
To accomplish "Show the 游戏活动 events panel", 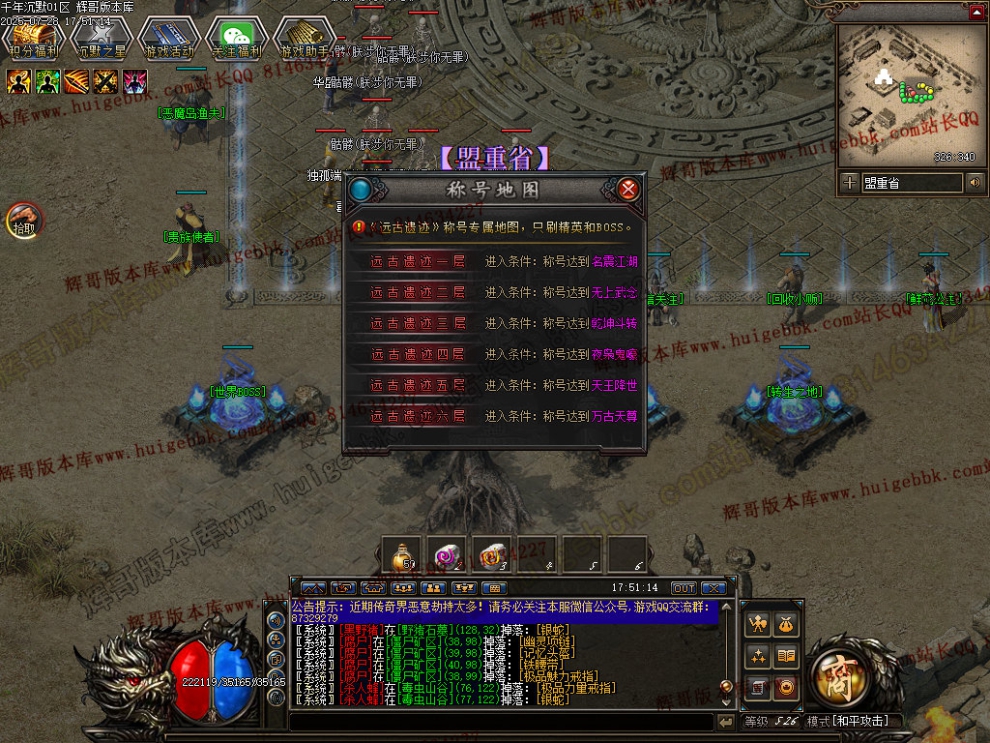I will tap(168, 37).
